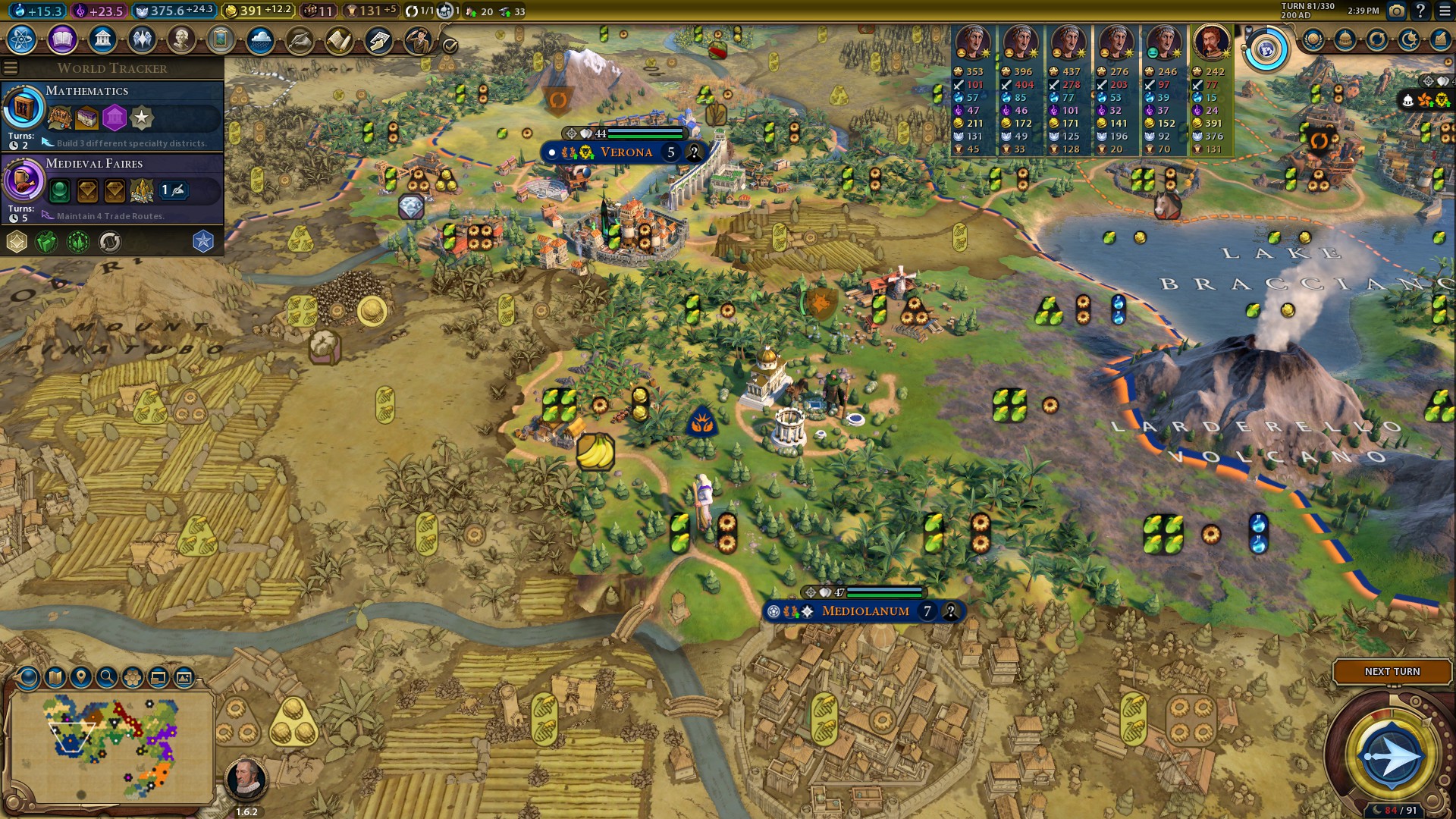This screenshot has width=1456, height=819.
Task: Open Verona city banner
Action: (626, 152)
